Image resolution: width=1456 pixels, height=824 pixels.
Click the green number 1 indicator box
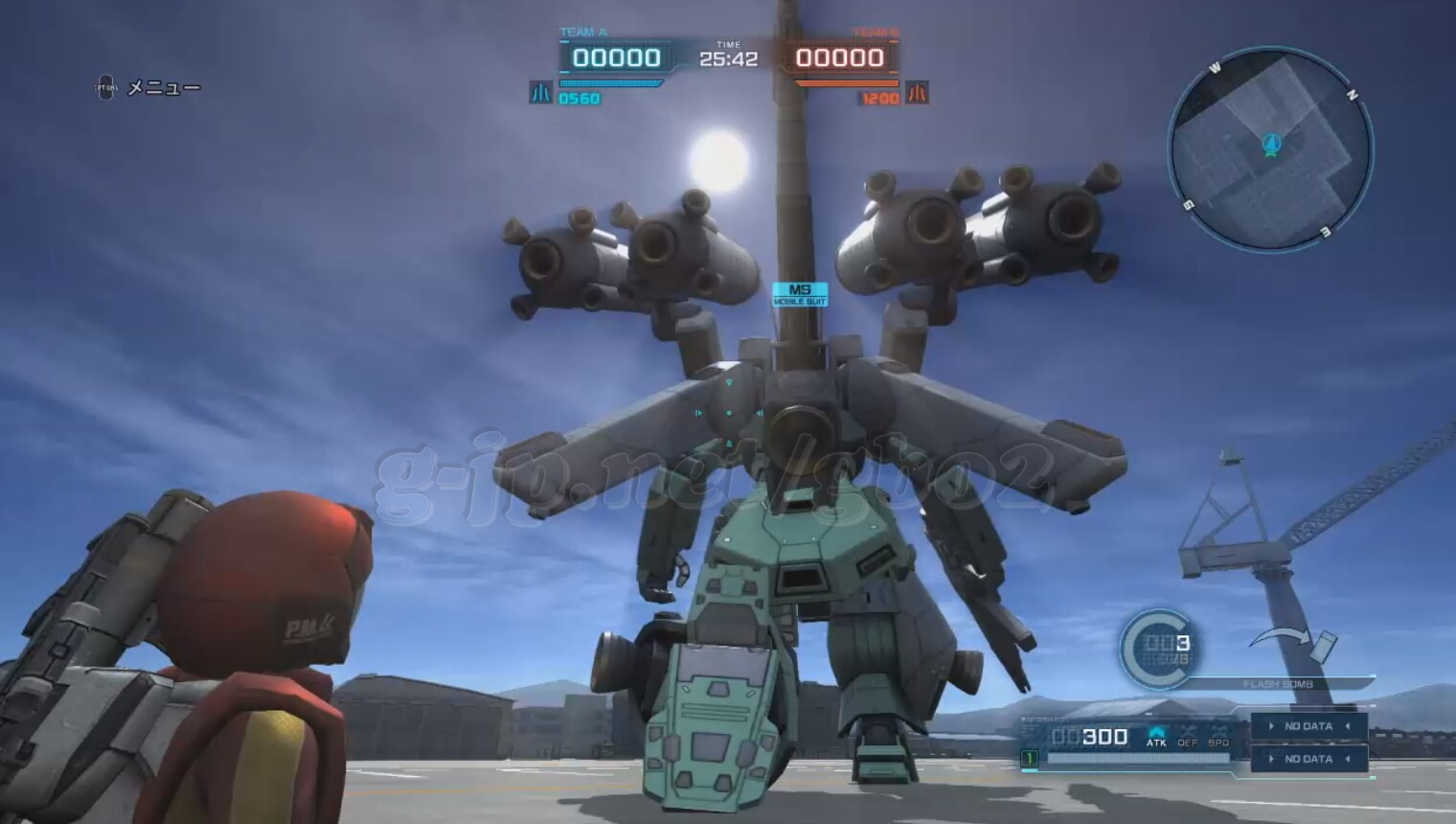(x=1030, y=758)
